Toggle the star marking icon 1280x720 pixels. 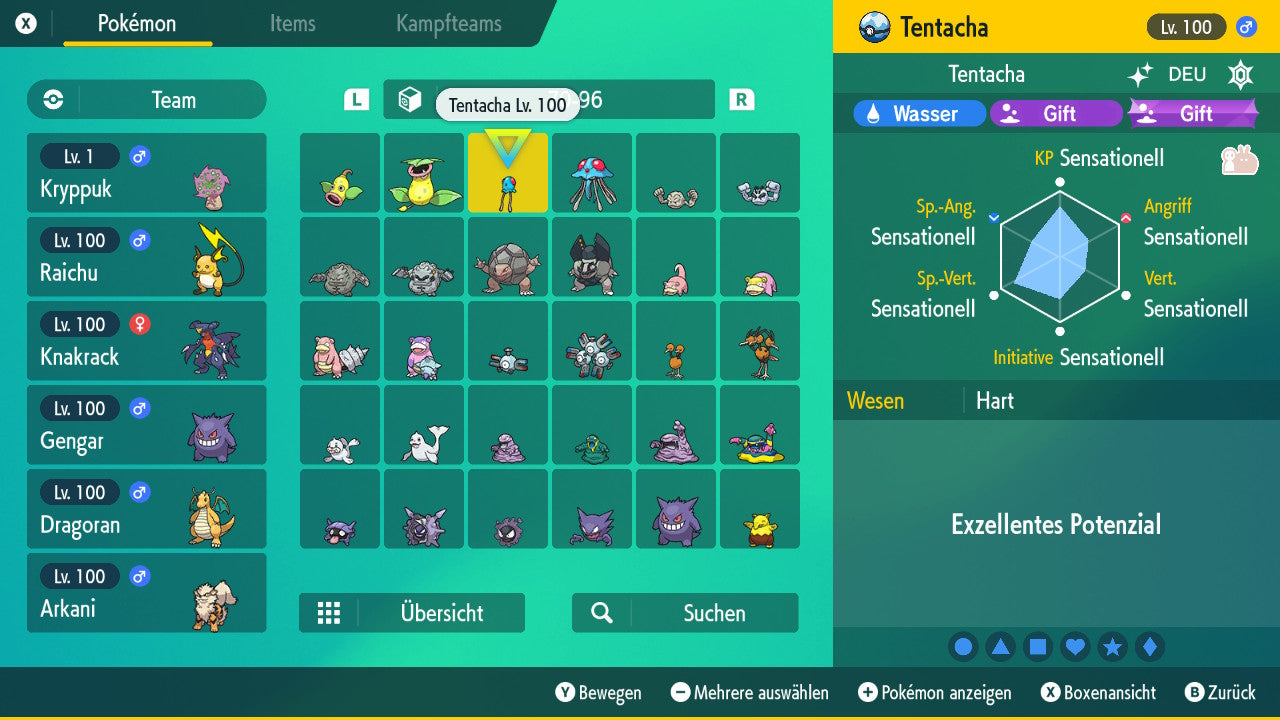point(1112,646)
